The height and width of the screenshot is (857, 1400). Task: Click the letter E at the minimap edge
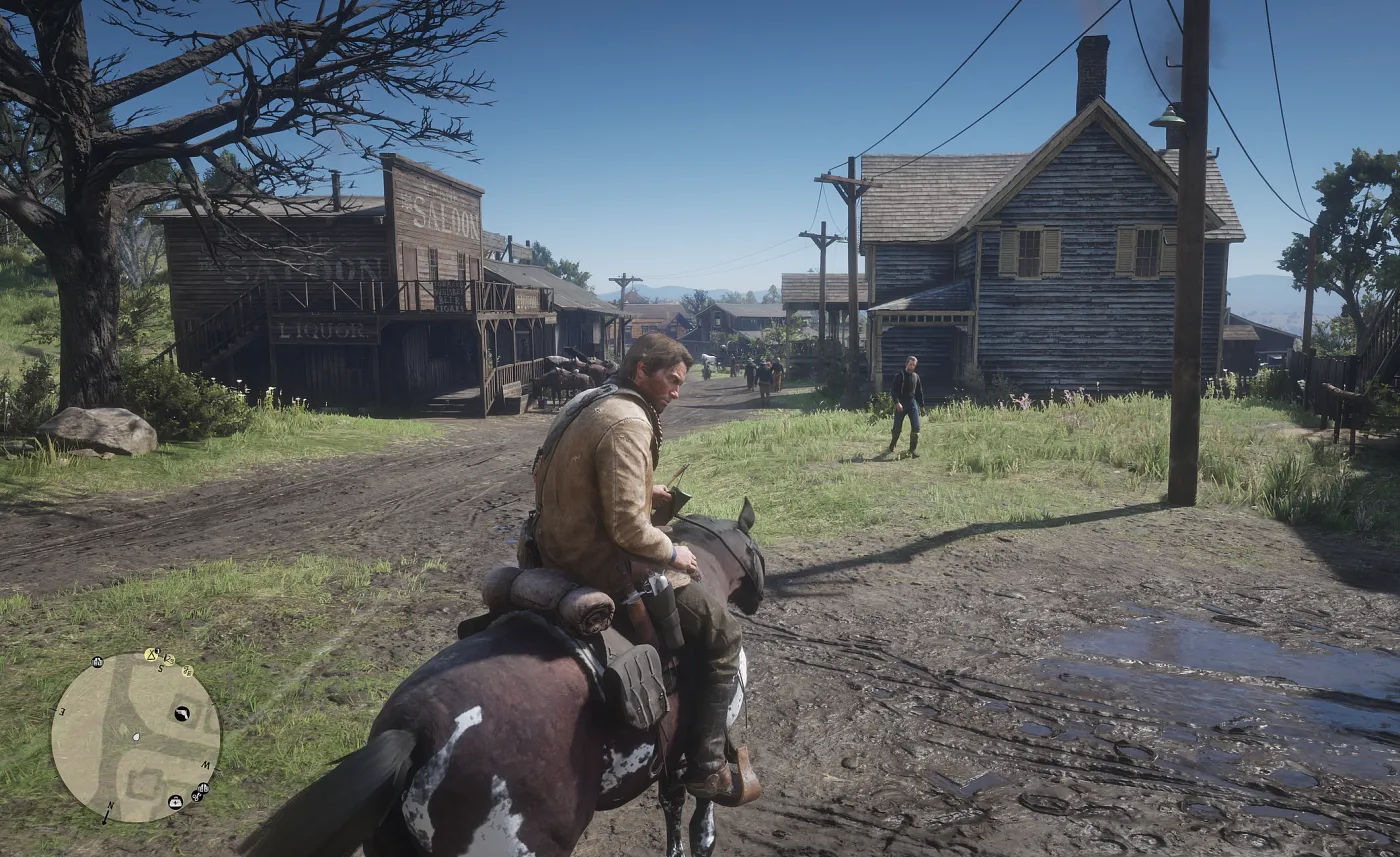(62, 712)
